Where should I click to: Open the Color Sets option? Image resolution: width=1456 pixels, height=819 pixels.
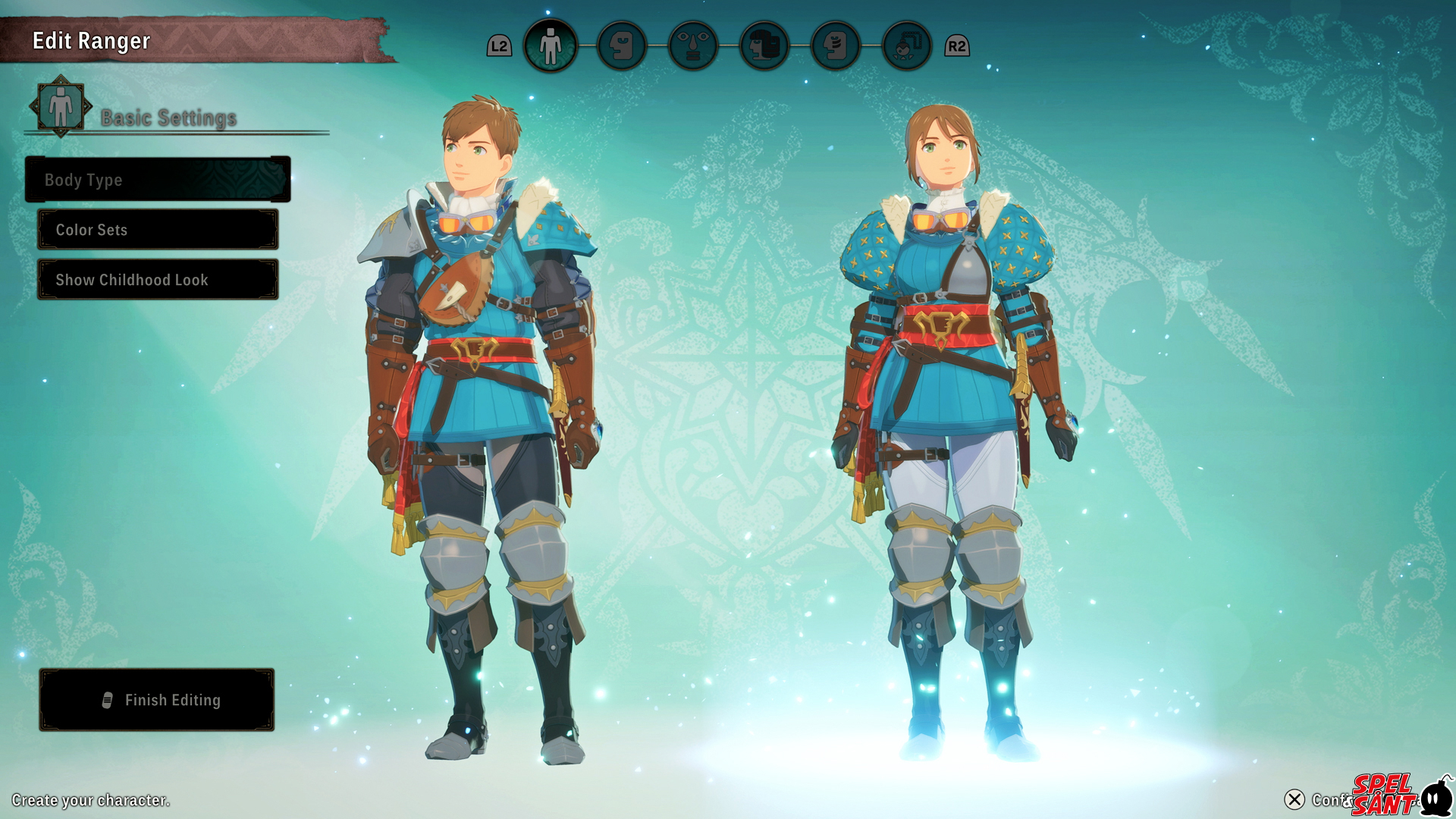coord(158,230)
